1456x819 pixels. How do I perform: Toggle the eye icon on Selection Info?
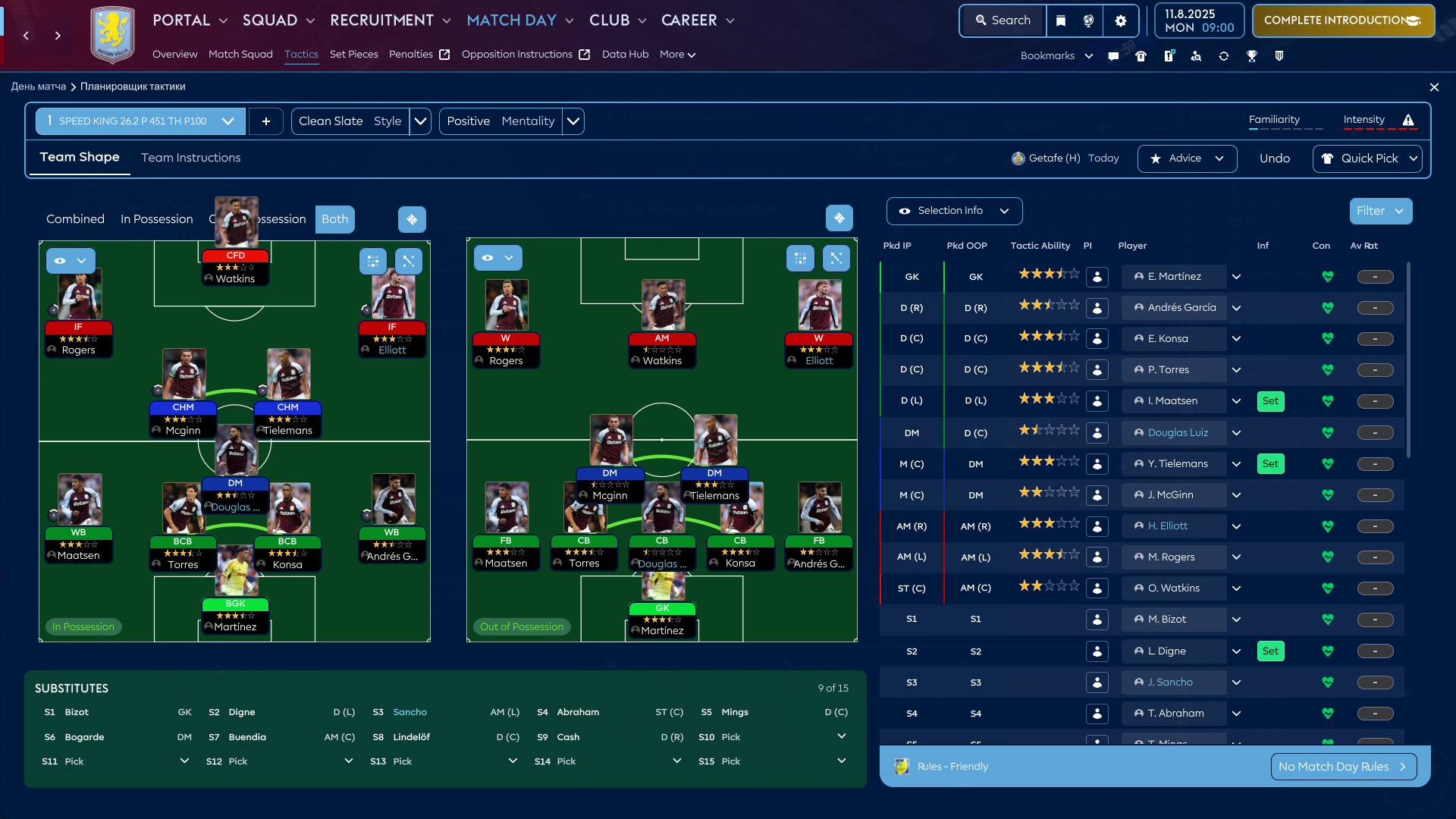(x=904, y=211)
